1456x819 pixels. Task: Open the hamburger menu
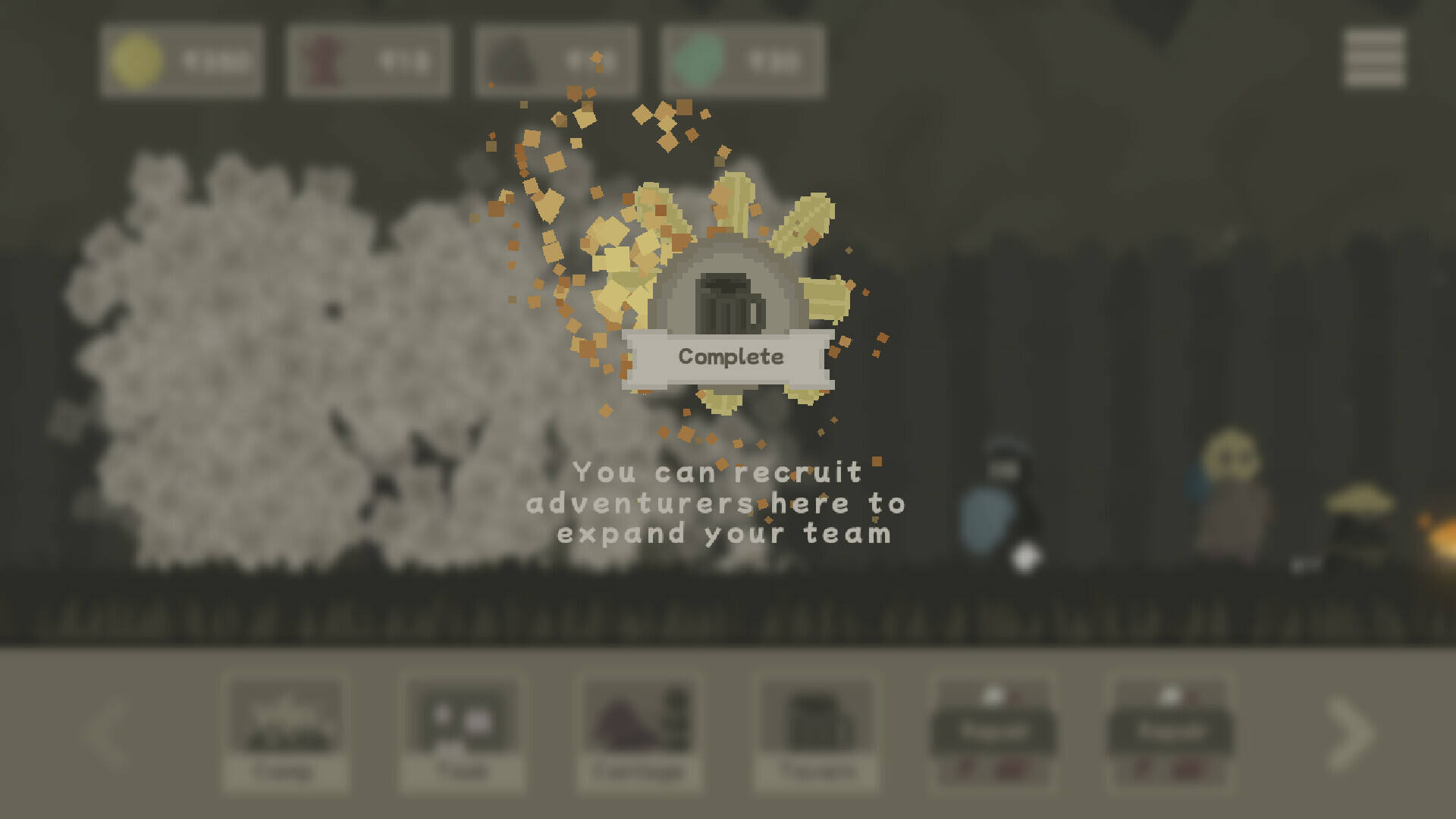[x=1374, y=58]
